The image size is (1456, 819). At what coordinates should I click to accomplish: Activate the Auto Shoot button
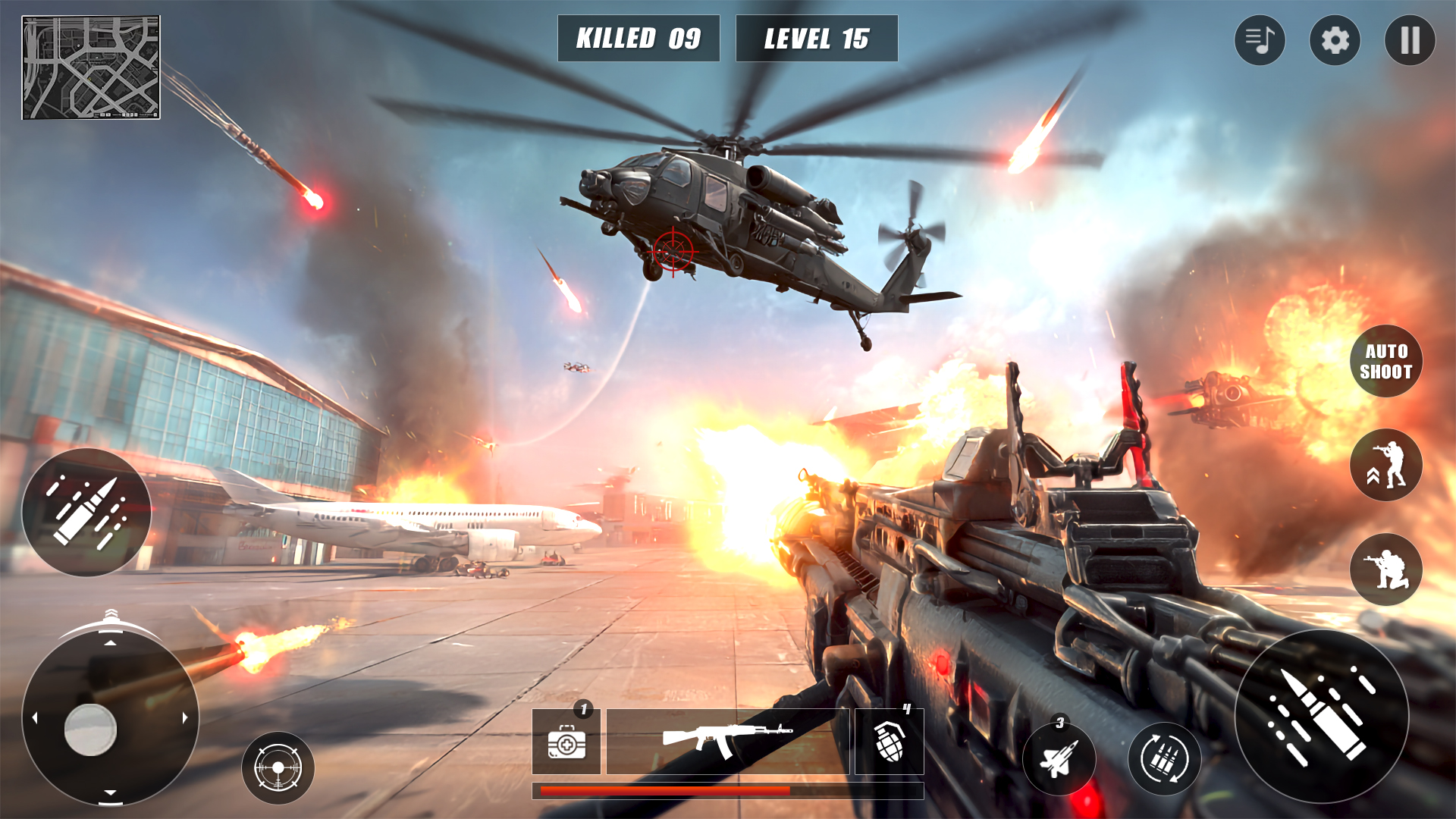point(1385,361)
